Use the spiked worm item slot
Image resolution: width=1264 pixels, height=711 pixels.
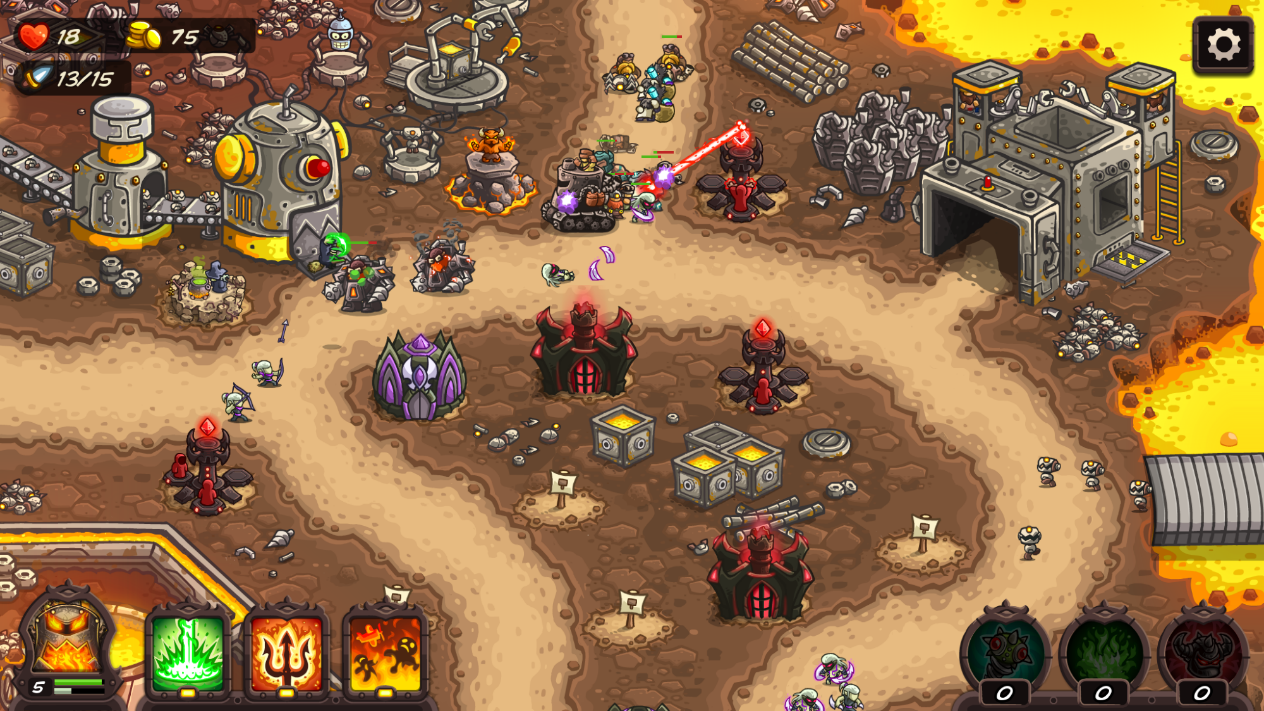coord(1005,652)
